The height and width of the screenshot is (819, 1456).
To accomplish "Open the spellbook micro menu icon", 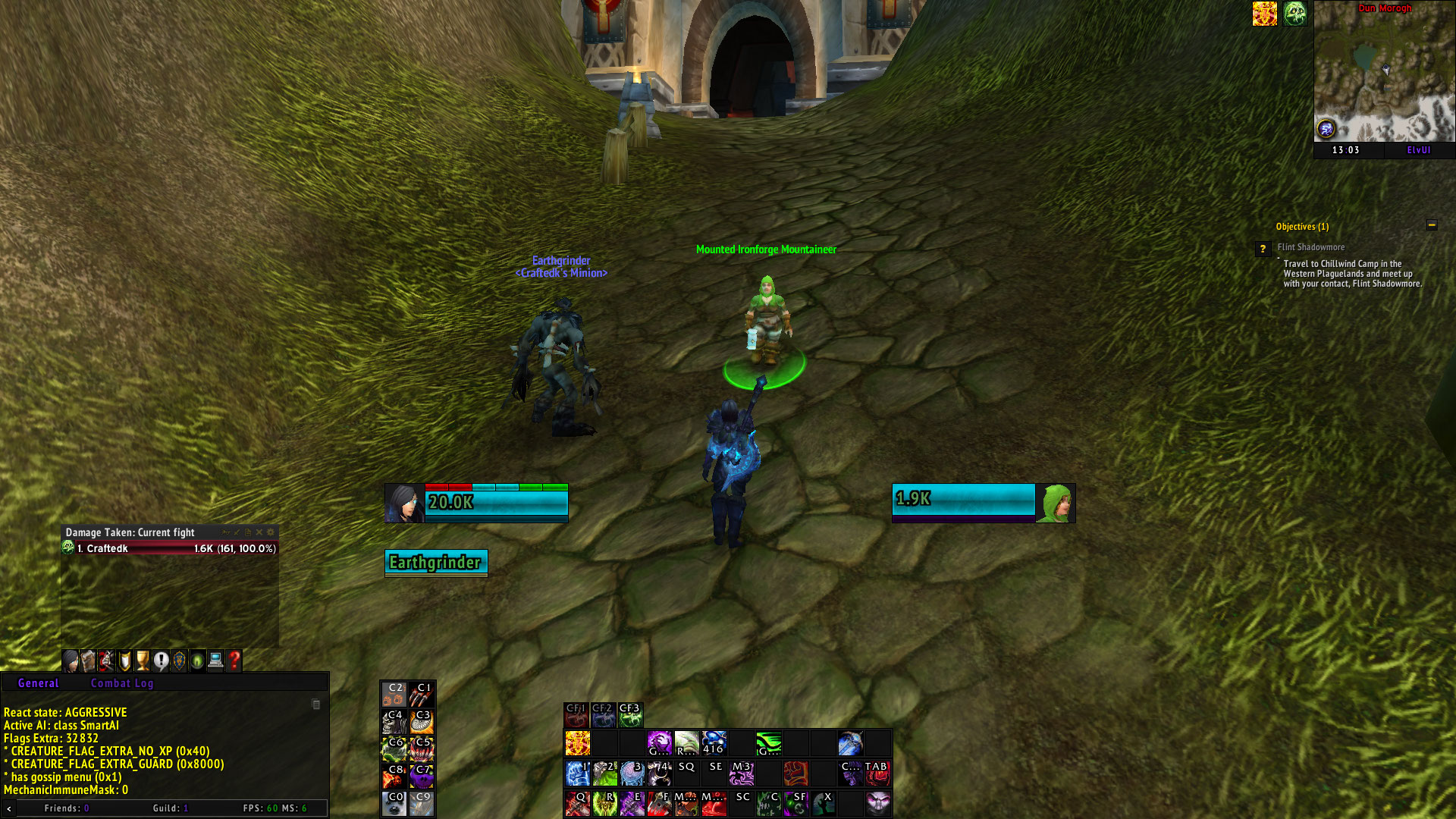I will 89,661.
